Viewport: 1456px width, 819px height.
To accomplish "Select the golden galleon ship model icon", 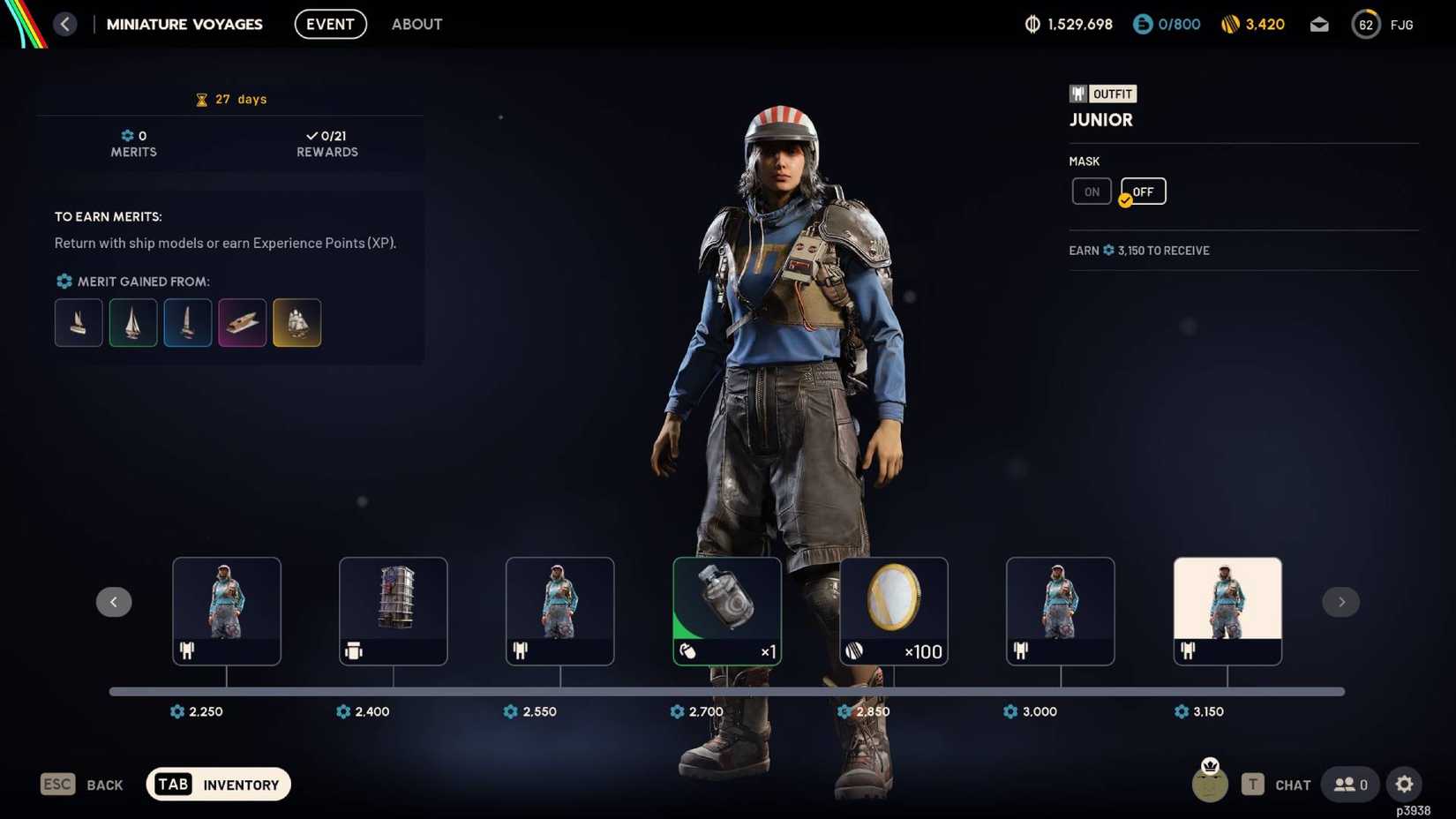I will (x=296, y=322).
